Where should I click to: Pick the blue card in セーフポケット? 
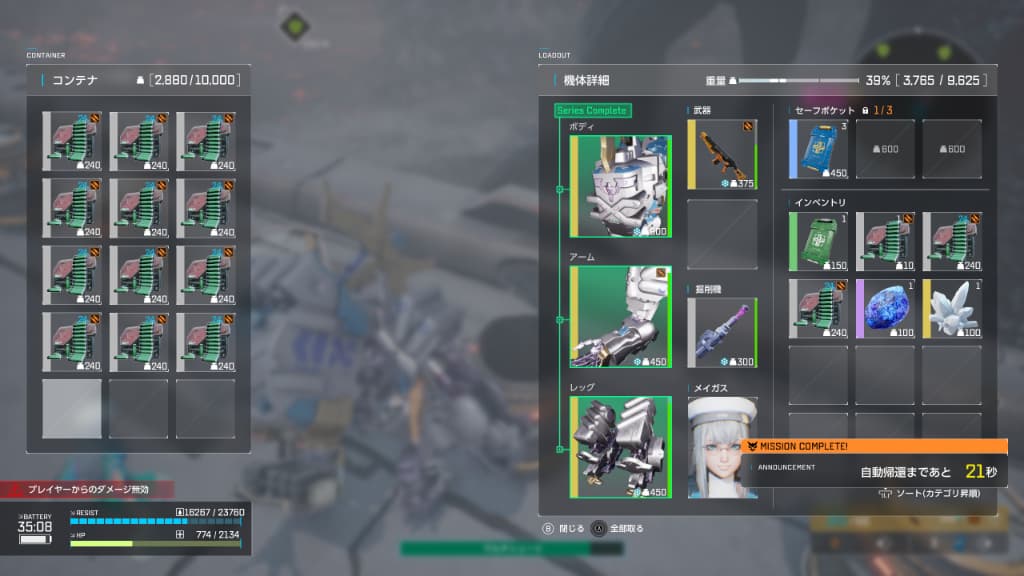coord(818,150)
